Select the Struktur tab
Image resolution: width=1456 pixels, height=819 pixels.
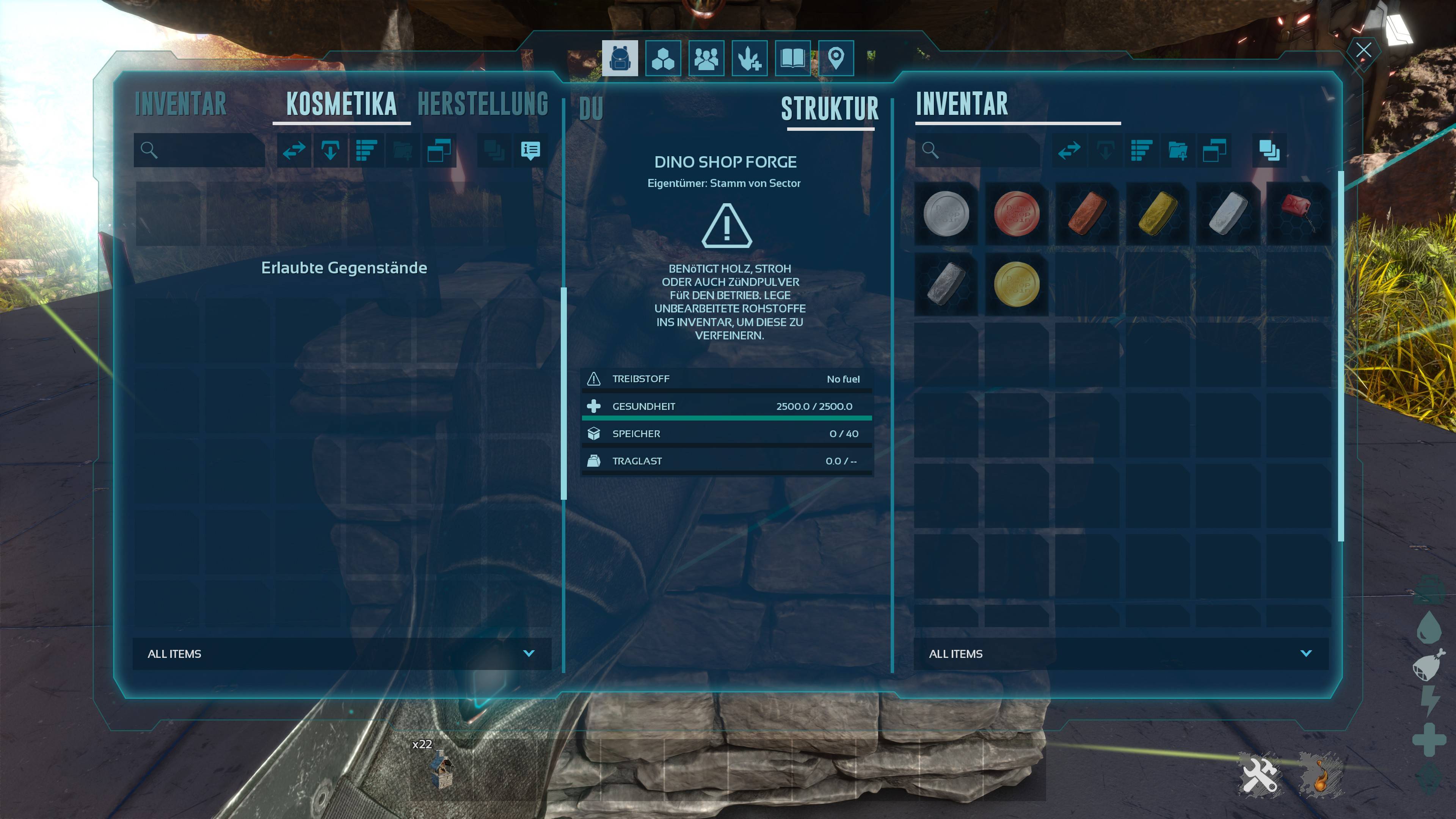(830, 109)
